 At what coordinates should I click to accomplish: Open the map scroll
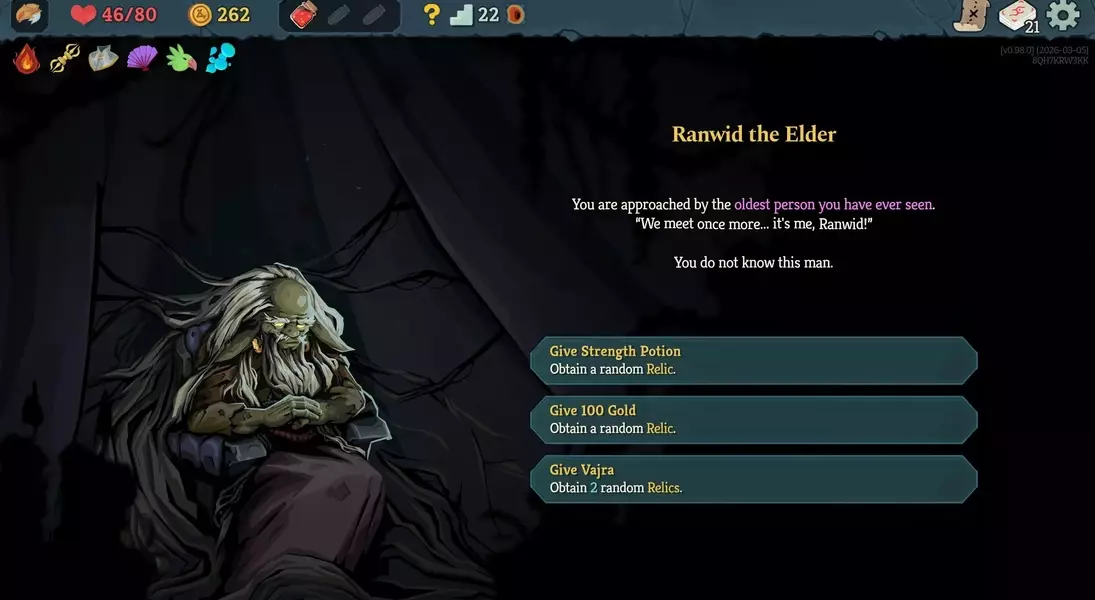click(x=970, y=15)
